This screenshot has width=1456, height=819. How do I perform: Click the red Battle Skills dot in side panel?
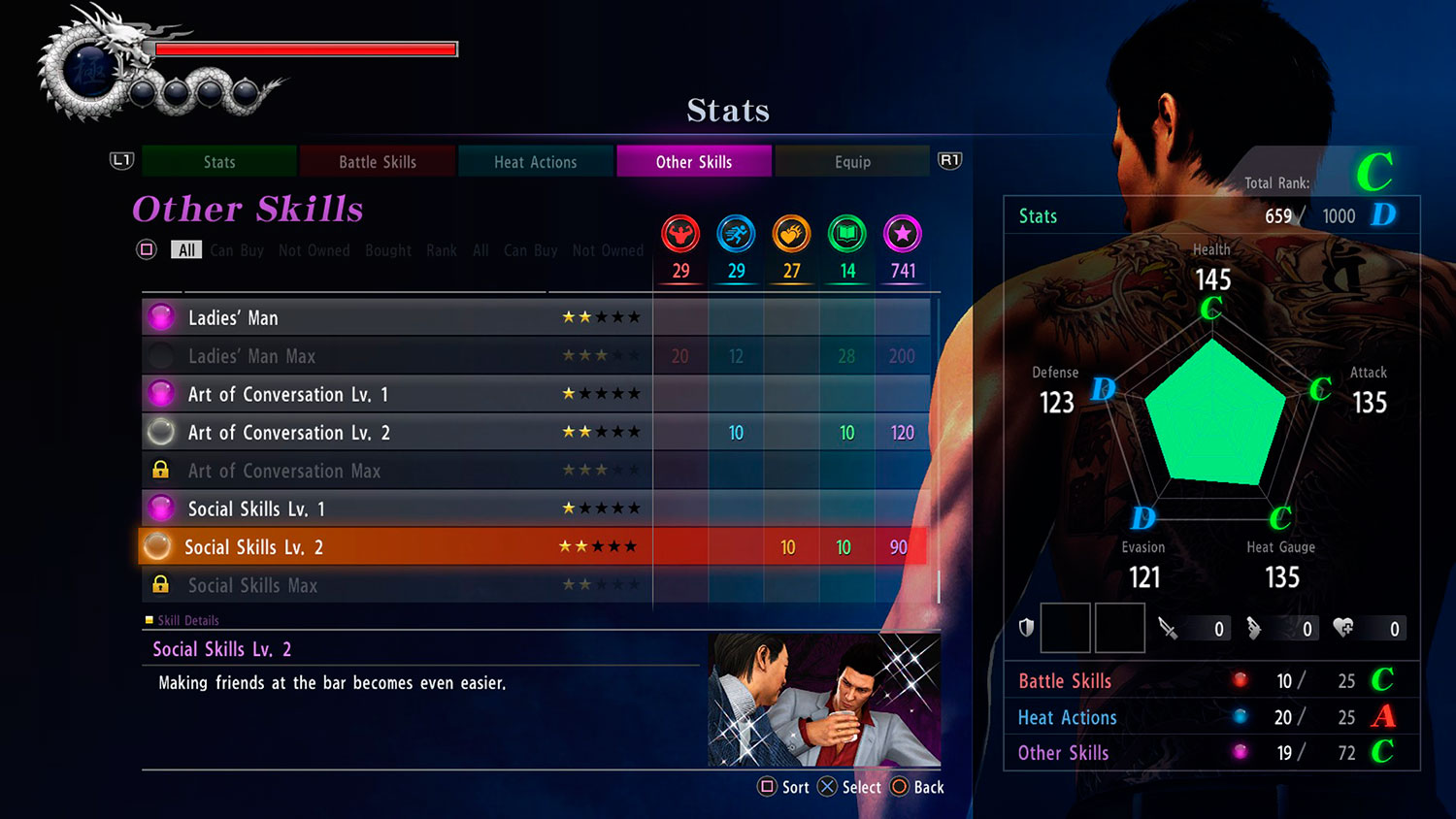pos(1241,680)
